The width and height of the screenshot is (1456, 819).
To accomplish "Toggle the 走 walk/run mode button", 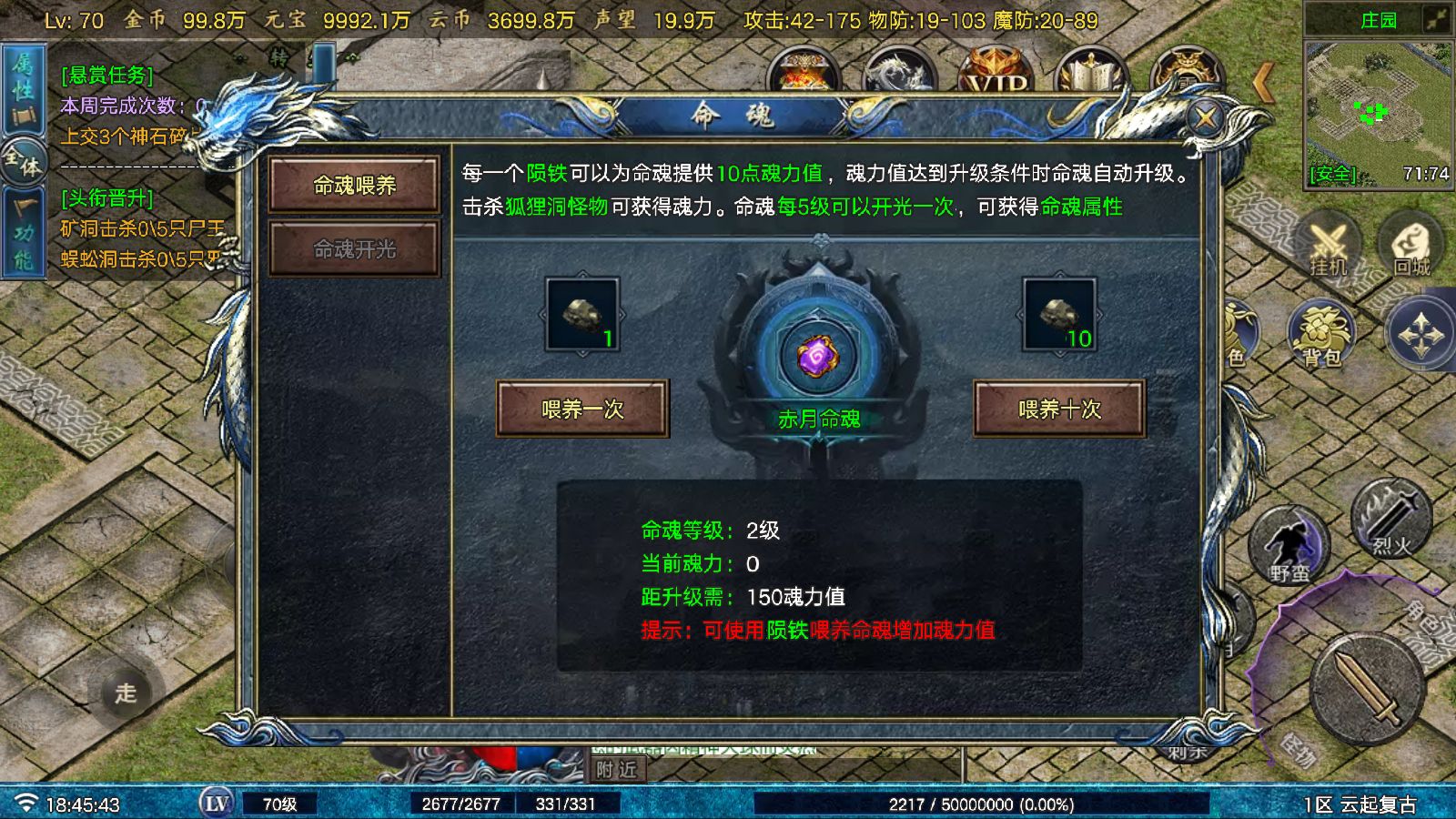I will (x=125, y=693).
